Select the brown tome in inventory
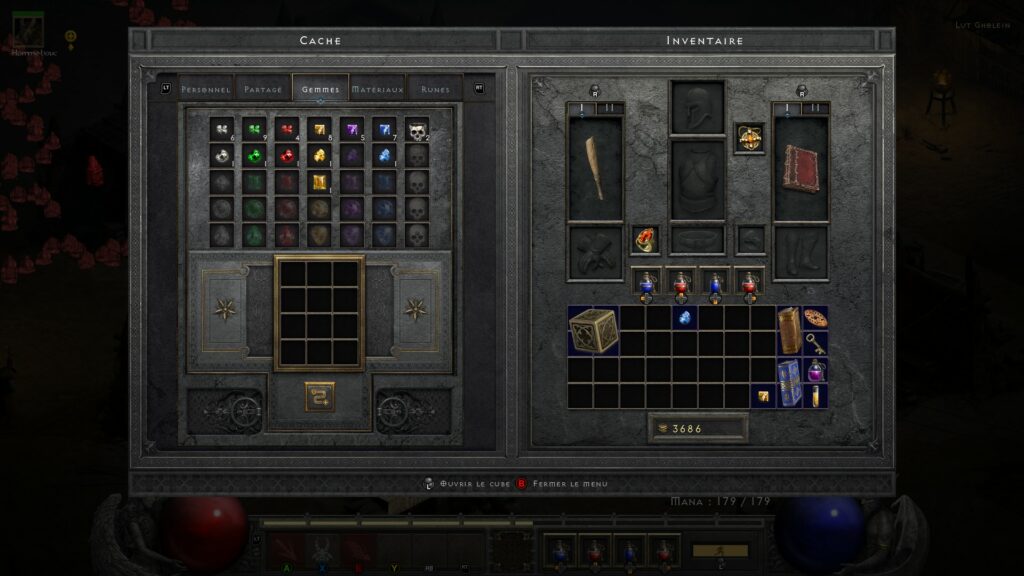 (x=790, y=331)
